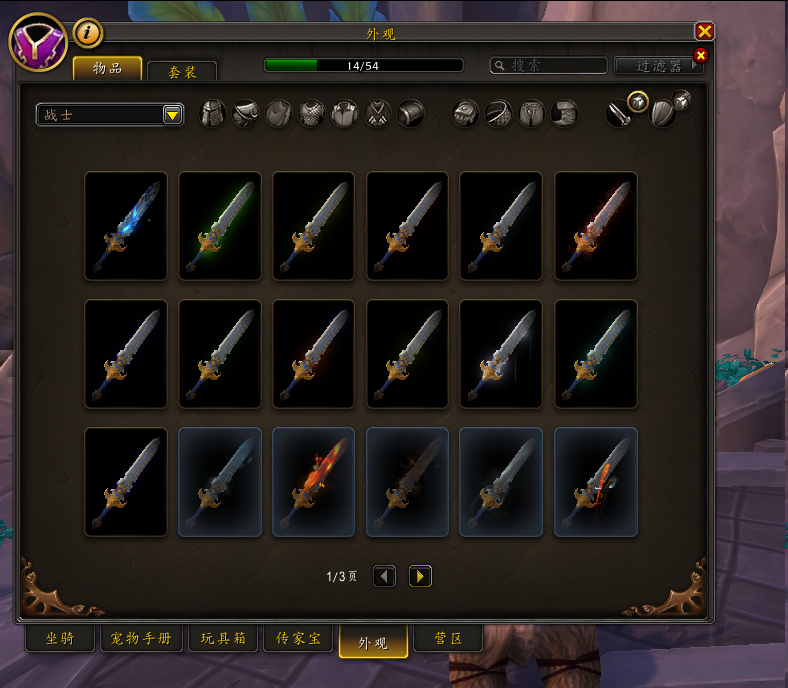Image resolution: width=788 pixels, height=688 pixels.
Task: Click the 搜索 search box
Action: point(549,65)
